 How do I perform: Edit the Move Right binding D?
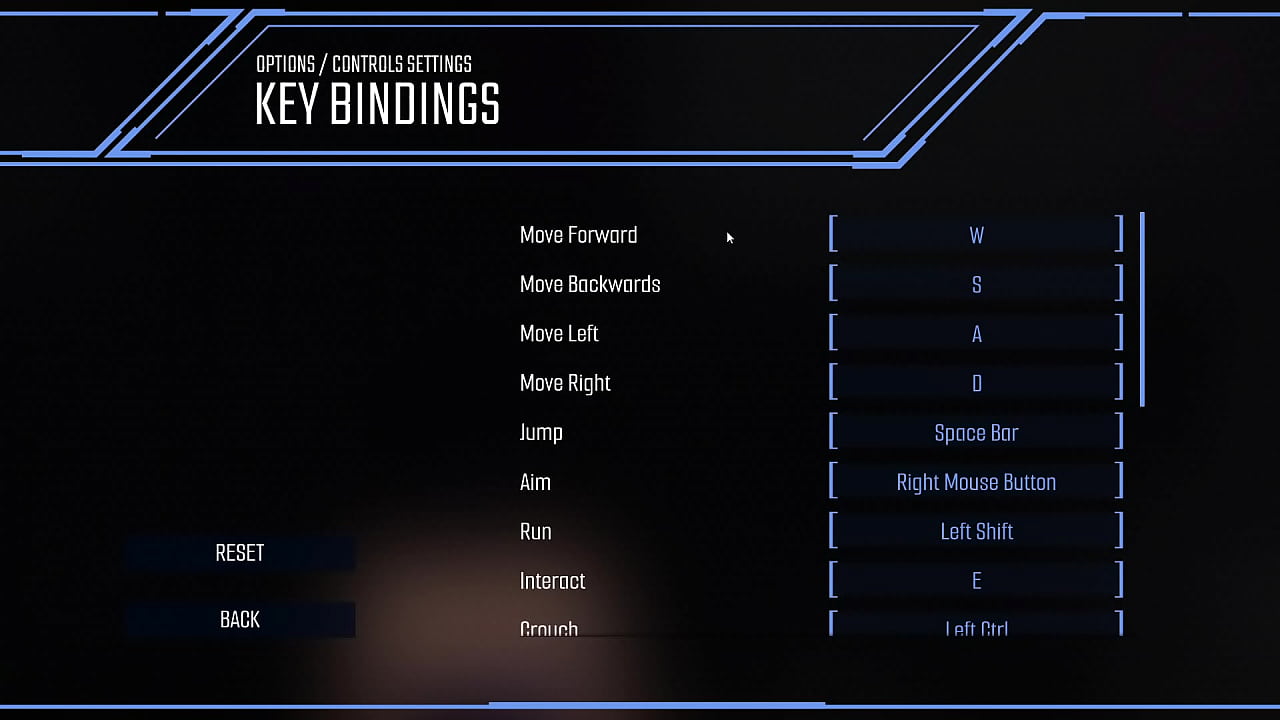pos(976,383)
